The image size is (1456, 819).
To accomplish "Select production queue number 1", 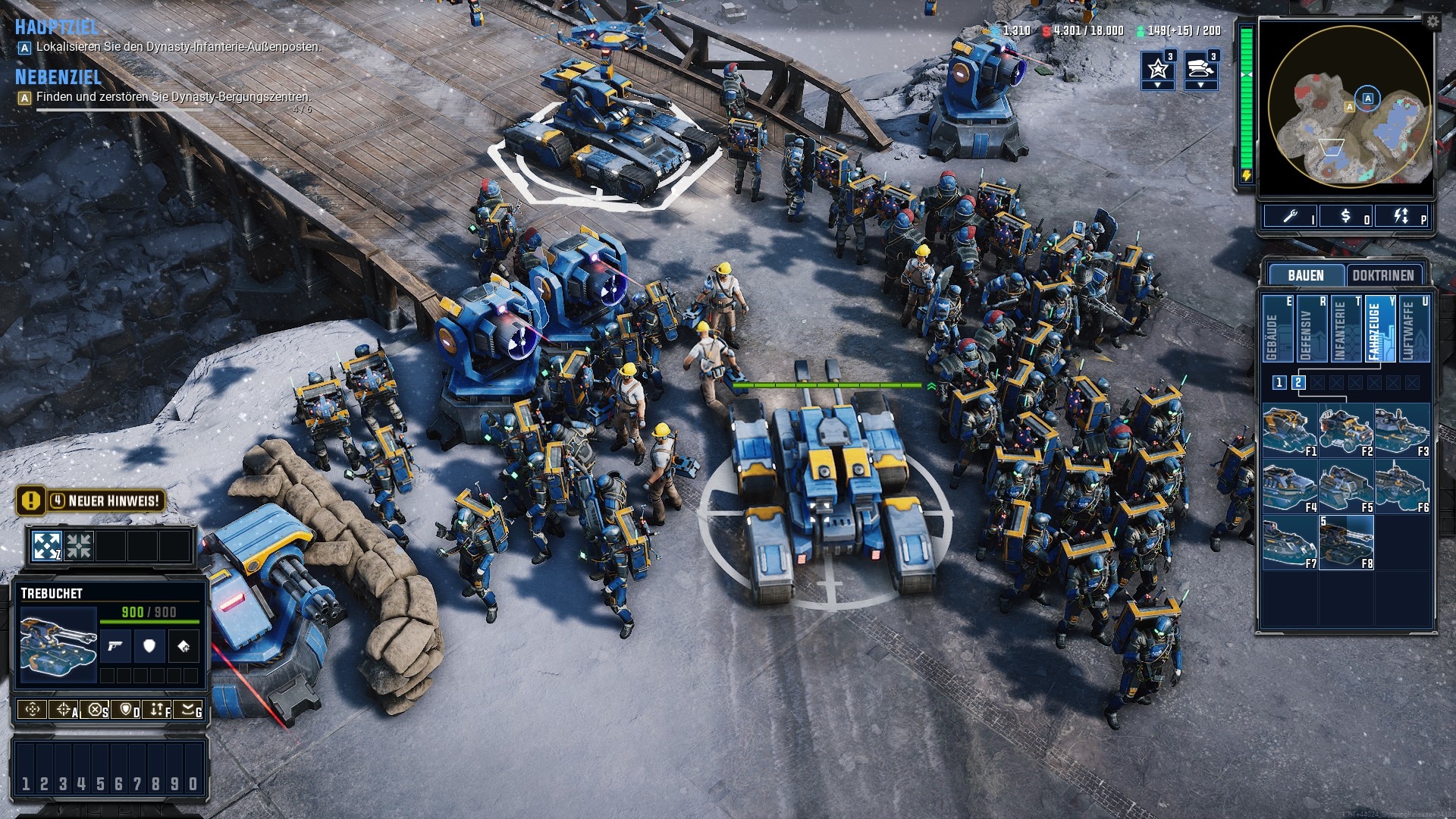I will click(x=1279, y=382).
